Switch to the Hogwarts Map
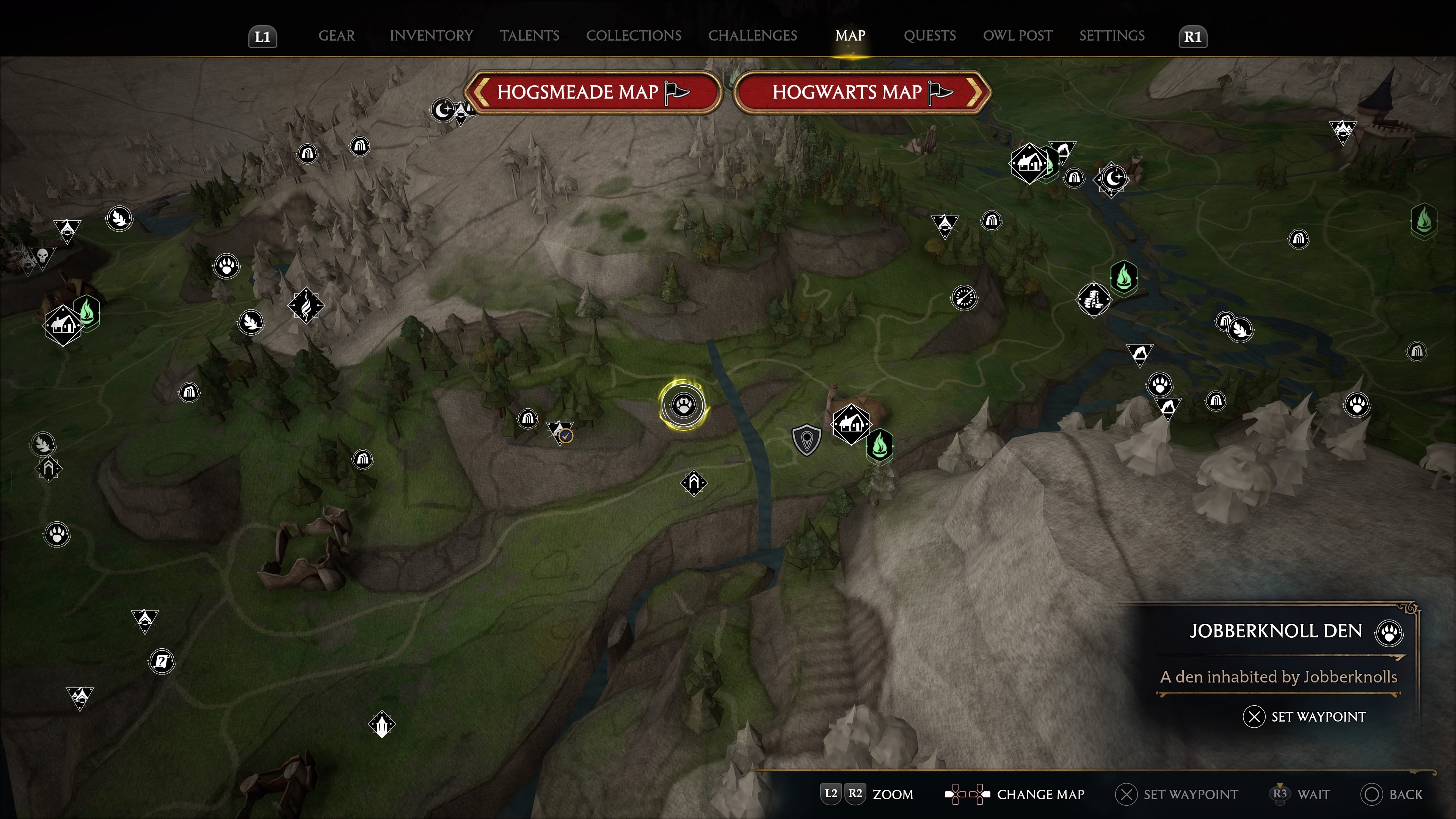Image resolution: width=1456 pixels, height=819 pixels. (861, 92)
